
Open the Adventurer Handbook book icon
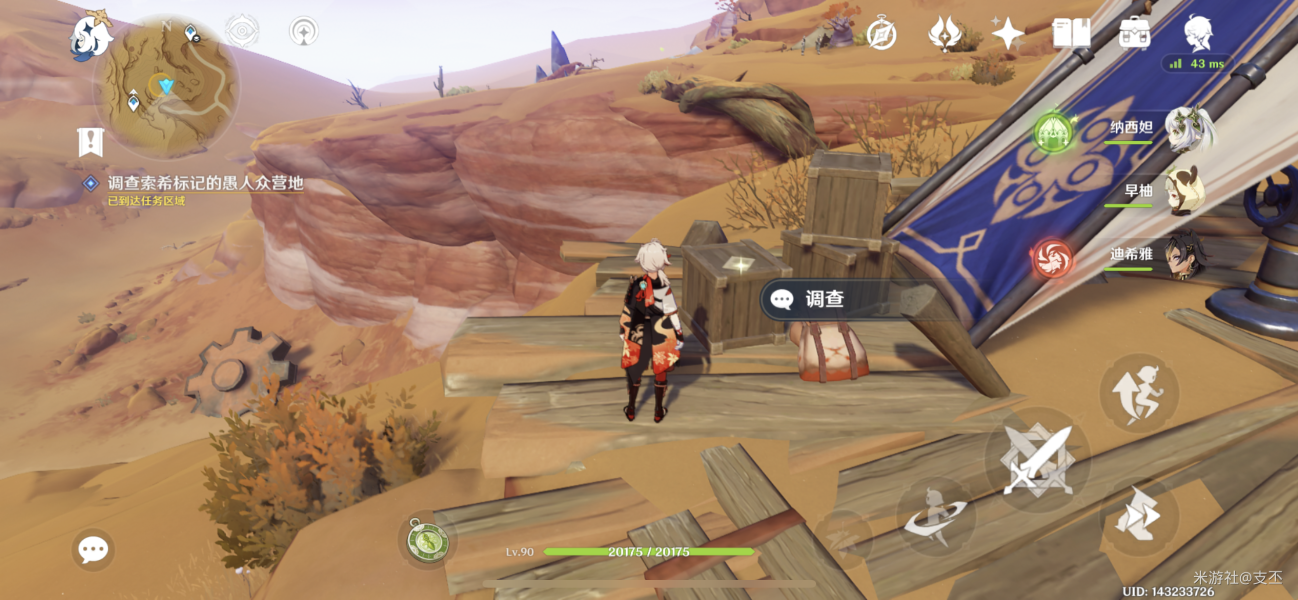1071,33
